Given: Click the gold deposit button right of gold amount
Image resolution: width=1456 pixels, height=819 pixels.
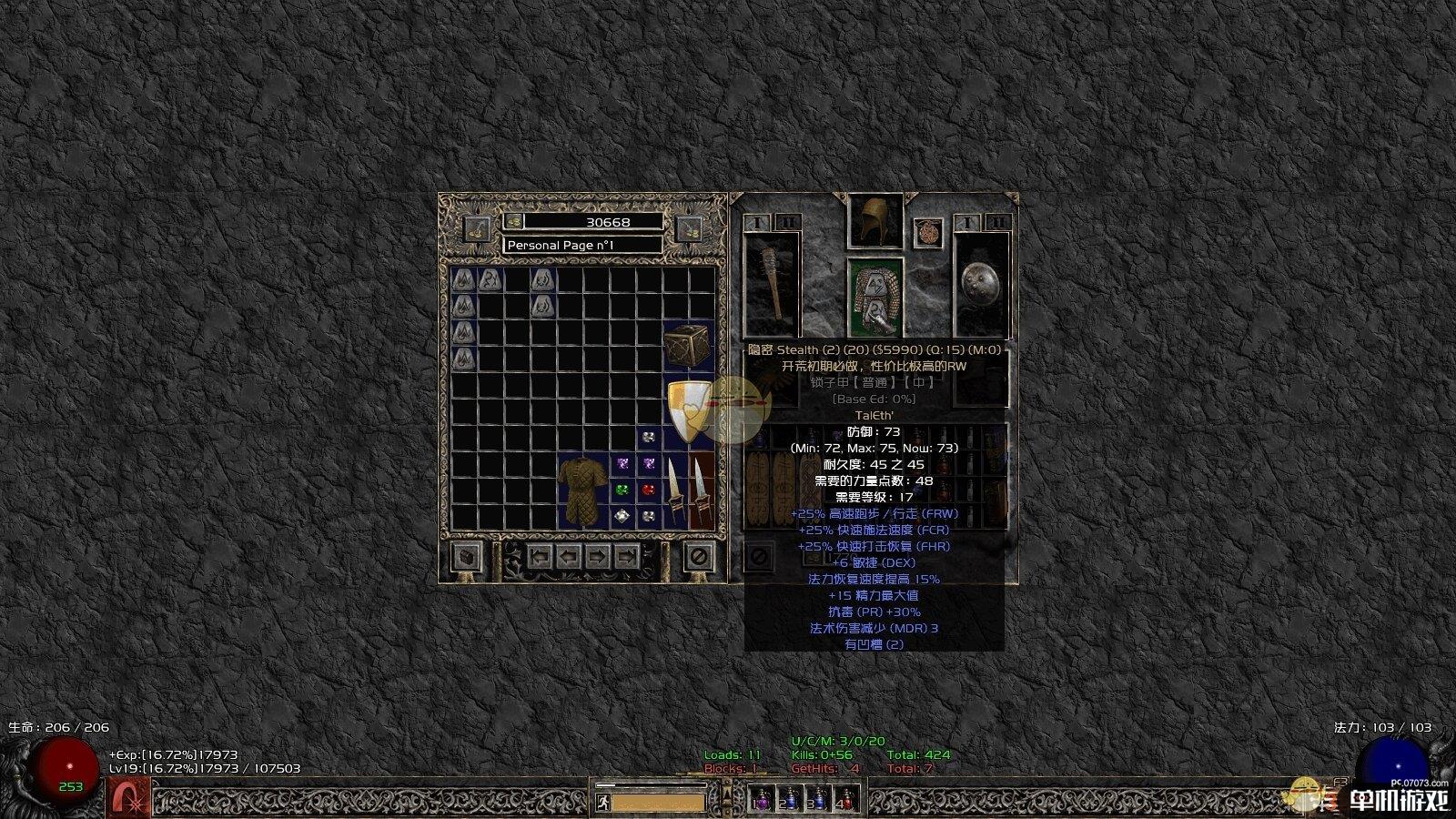Looking at the screenshot, I should click(x=690, y=228).
